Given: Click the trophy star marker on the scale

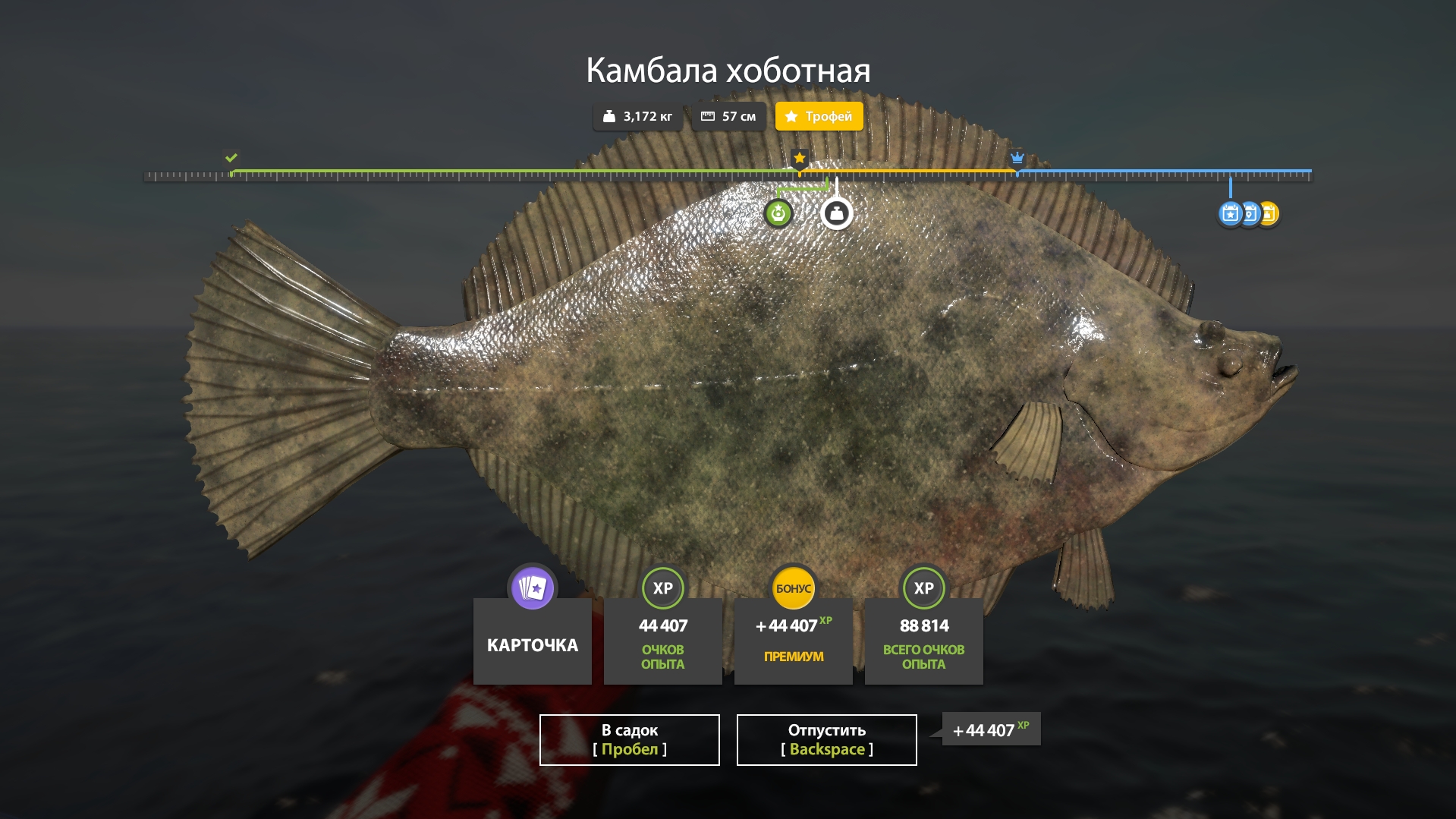Looking at the screenshot, I should click(x=799, y=158).
